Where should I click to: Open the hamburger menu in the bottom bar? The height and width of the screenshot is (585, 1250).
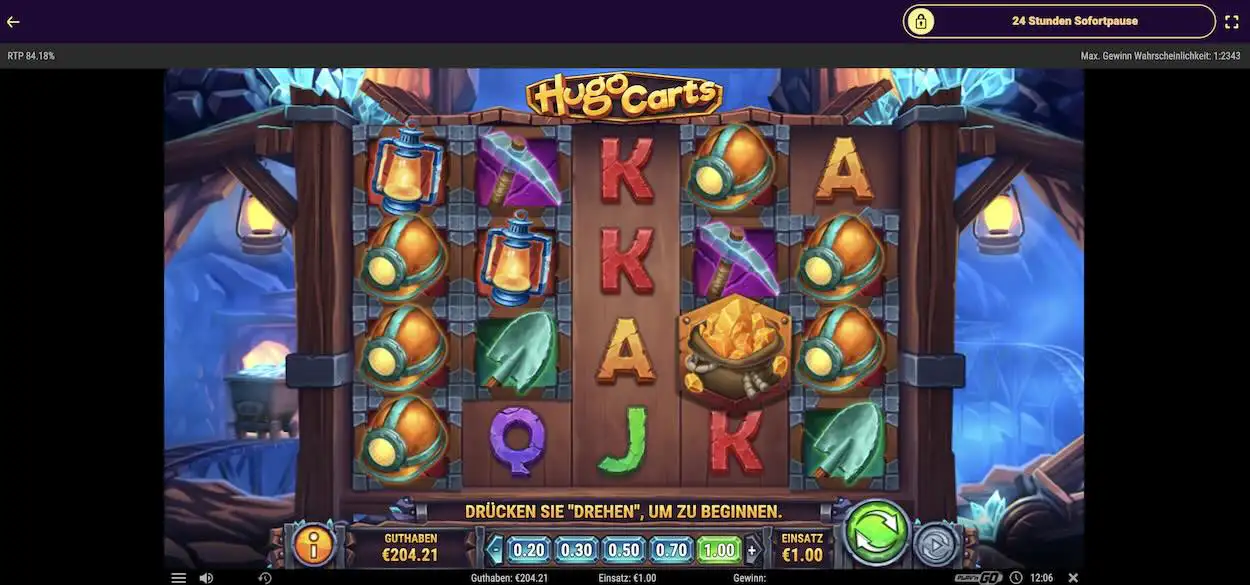pyautogui.click(x=178, y=578)
